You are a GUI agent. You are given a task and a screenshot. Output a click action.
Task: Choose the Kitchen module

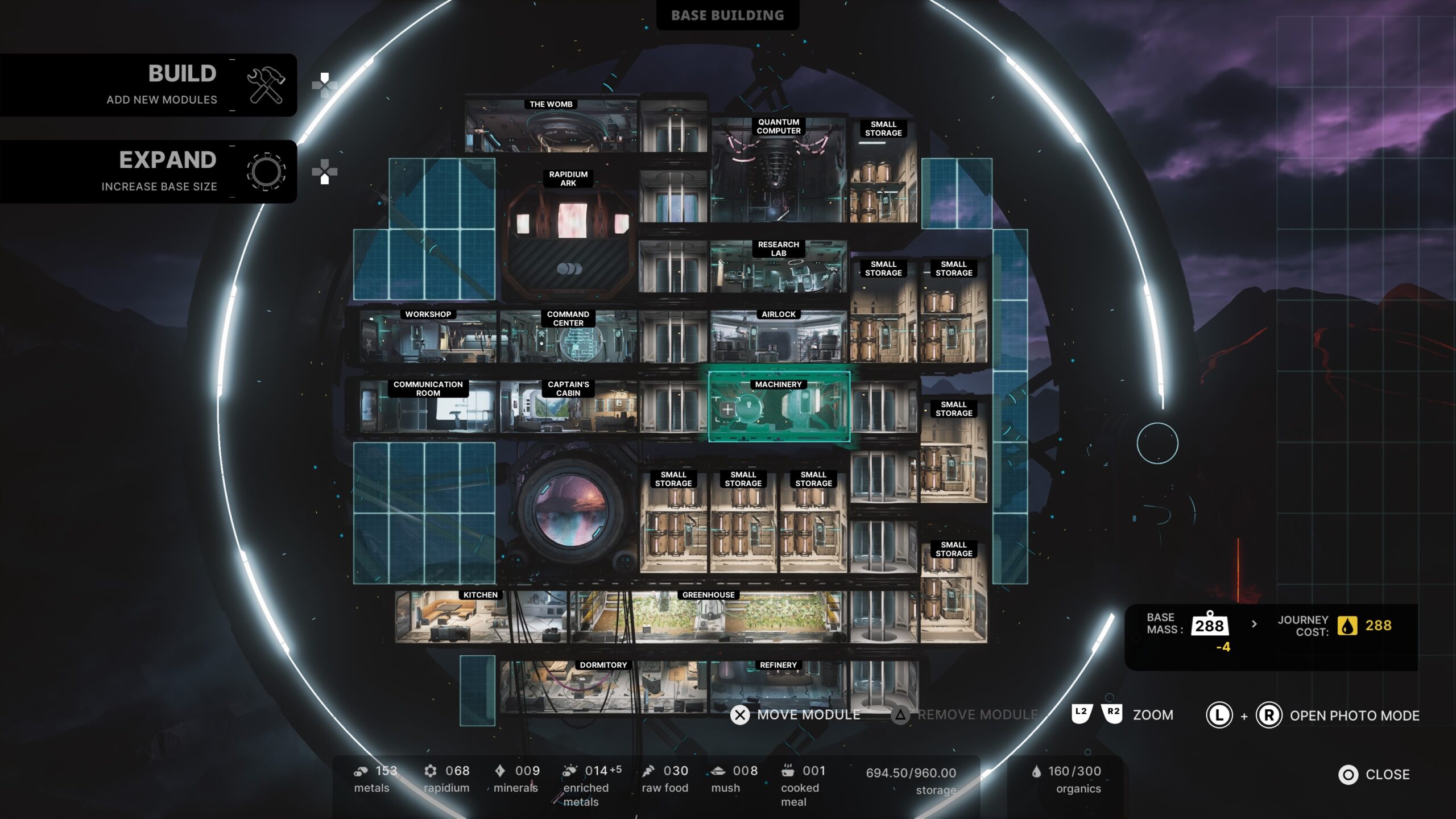[x=481, y=618]
